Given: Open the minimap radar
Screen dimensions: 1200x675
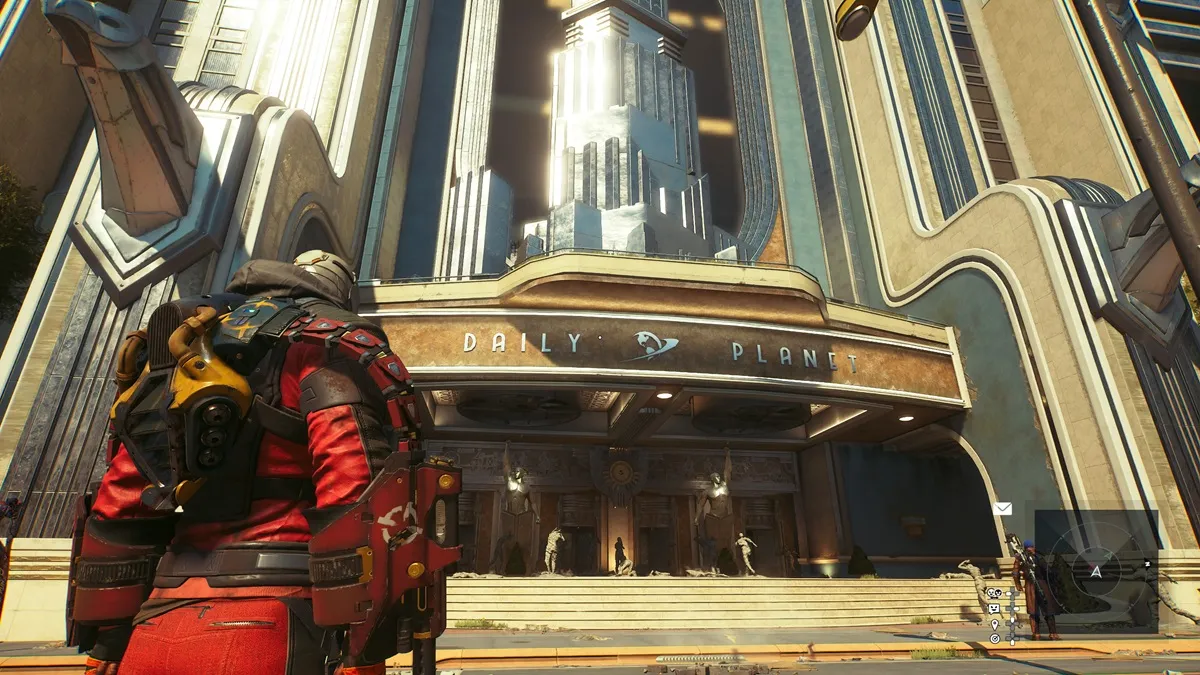Looking at the screenshot, I should point(1096,571).
